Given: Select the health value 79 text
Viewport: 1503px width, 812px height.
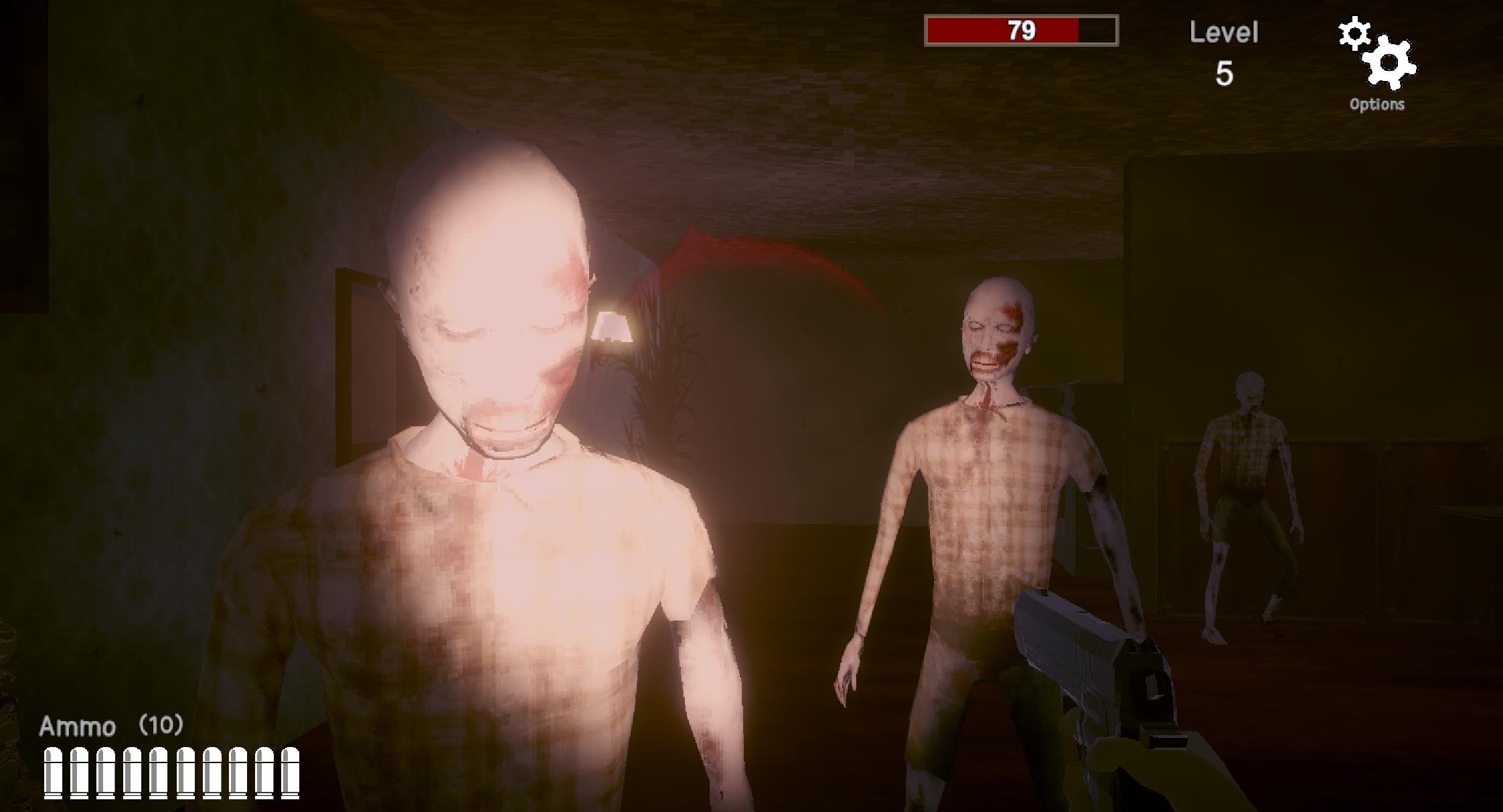Looking at the screenshot, I should (1024, 30).
